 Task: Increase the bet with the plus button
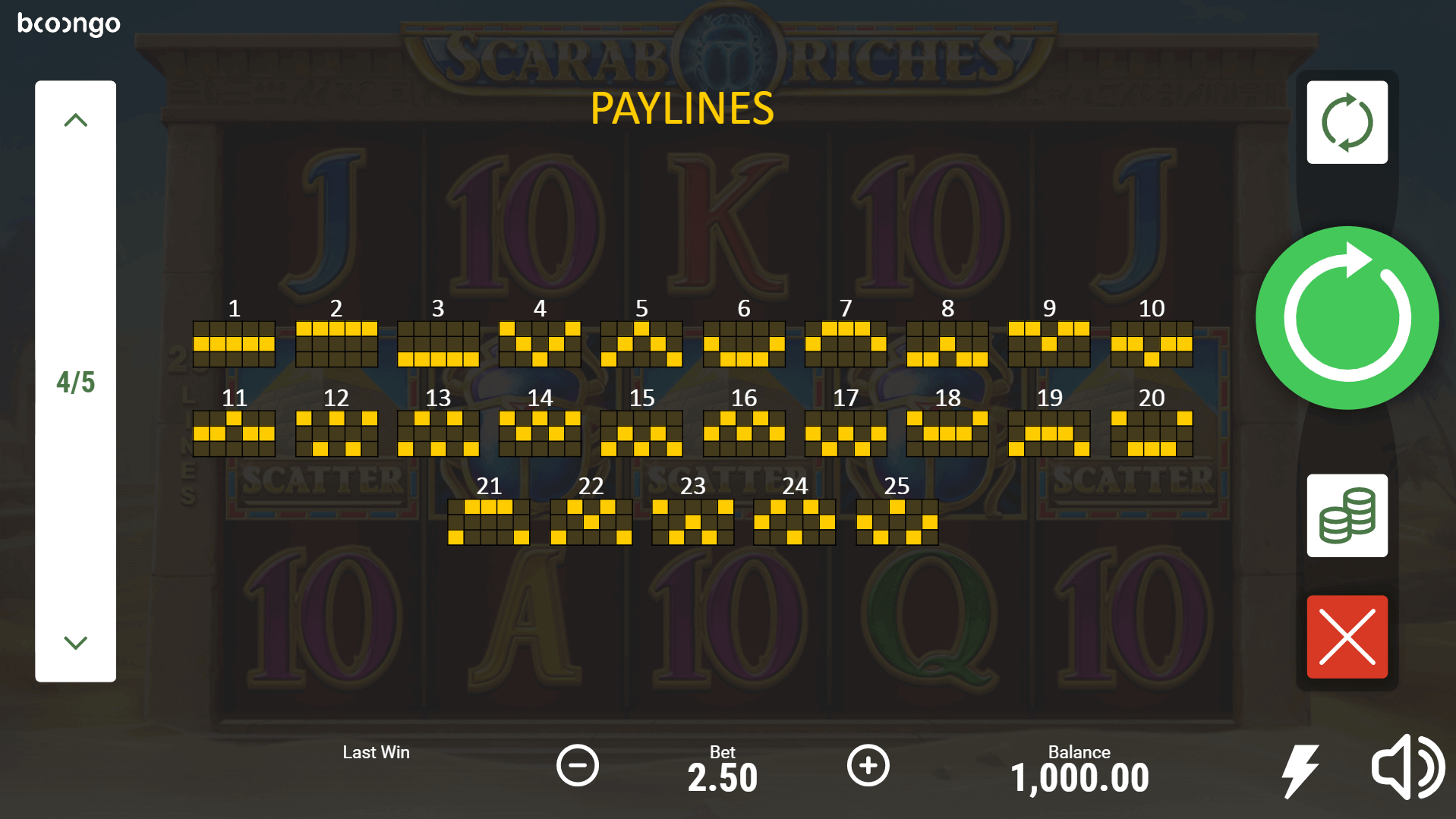pos(868,765)
